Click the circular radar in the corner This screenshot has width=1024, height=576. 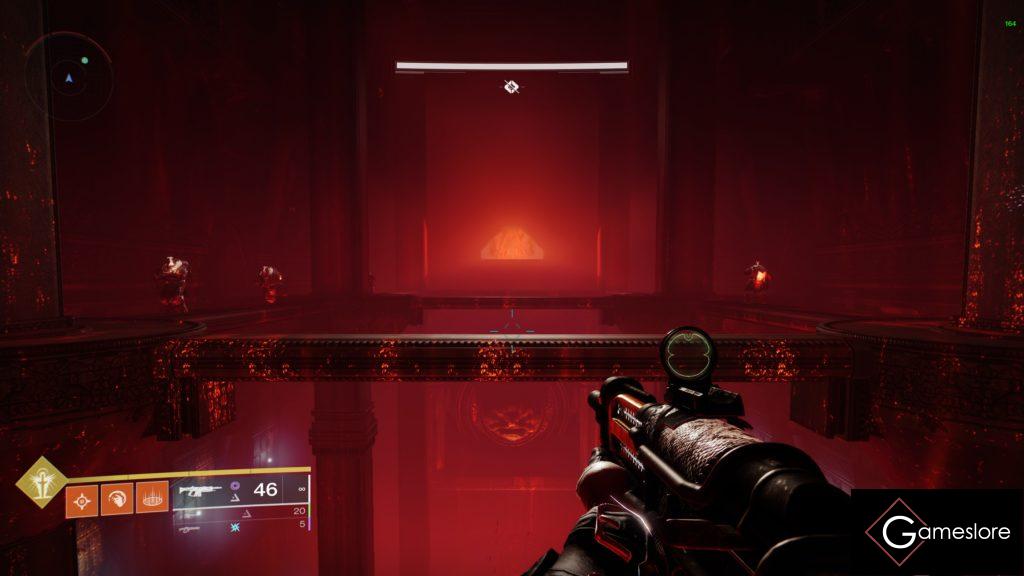(68, 76)
